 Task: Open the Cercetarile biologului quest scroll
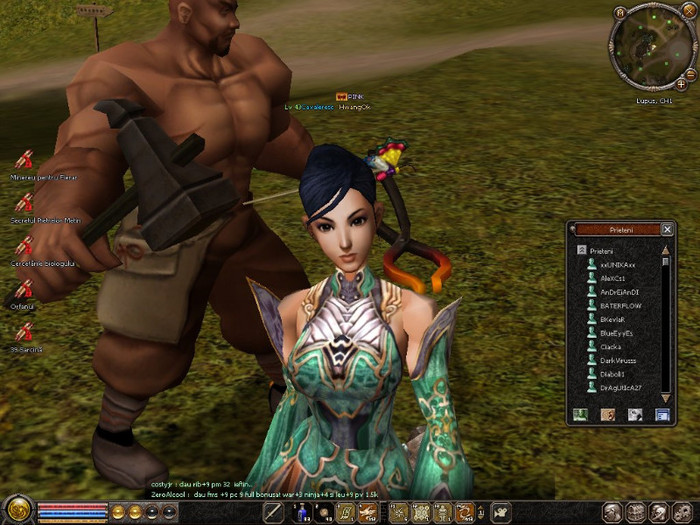[24, 245]
